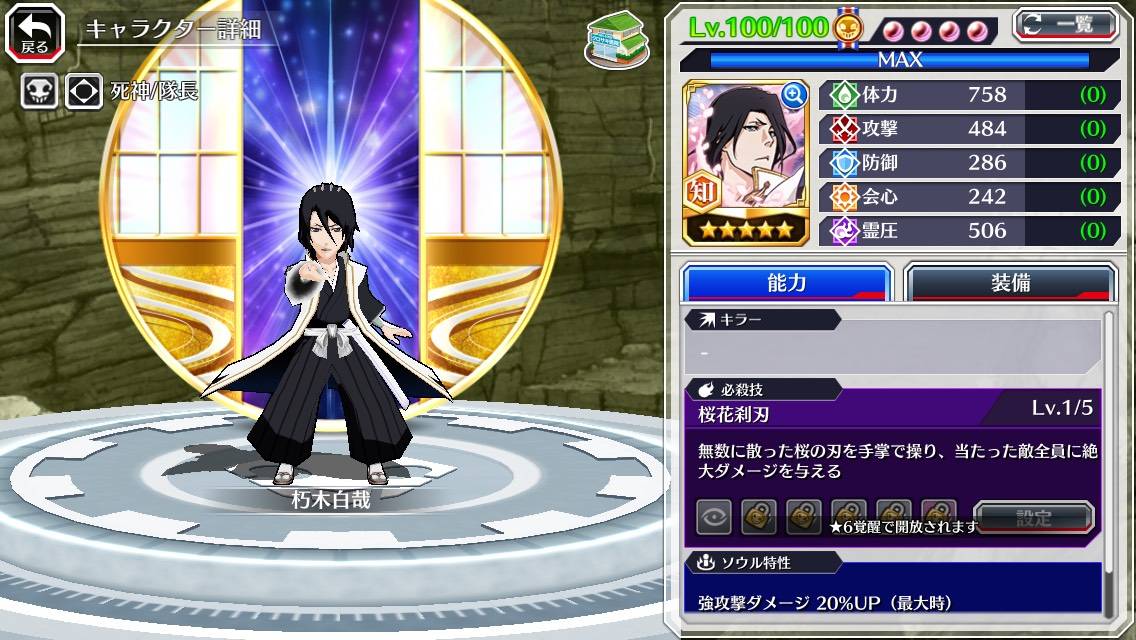Open the 一覧 character list
Viewport: 1136px width, 640px height.
[x=1066, y=25]
